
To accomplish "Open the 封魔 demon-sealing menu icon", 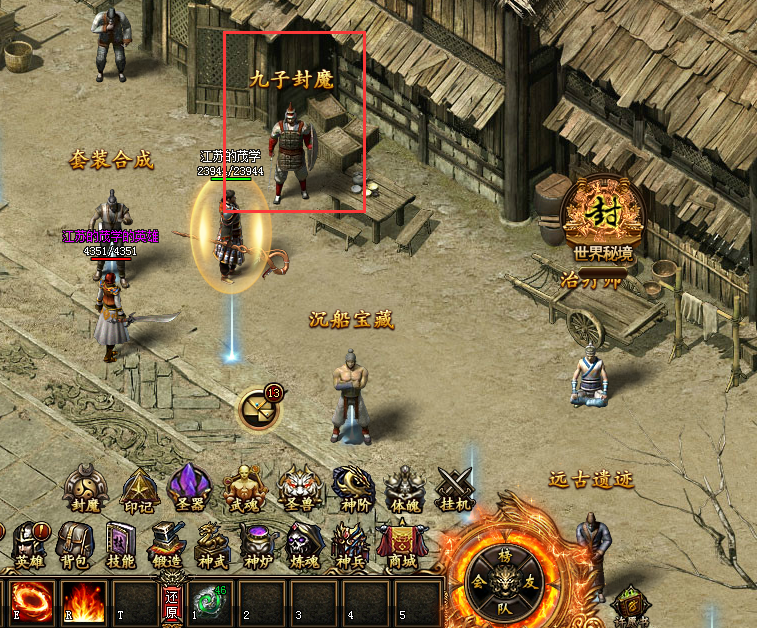I will point(86,487).
